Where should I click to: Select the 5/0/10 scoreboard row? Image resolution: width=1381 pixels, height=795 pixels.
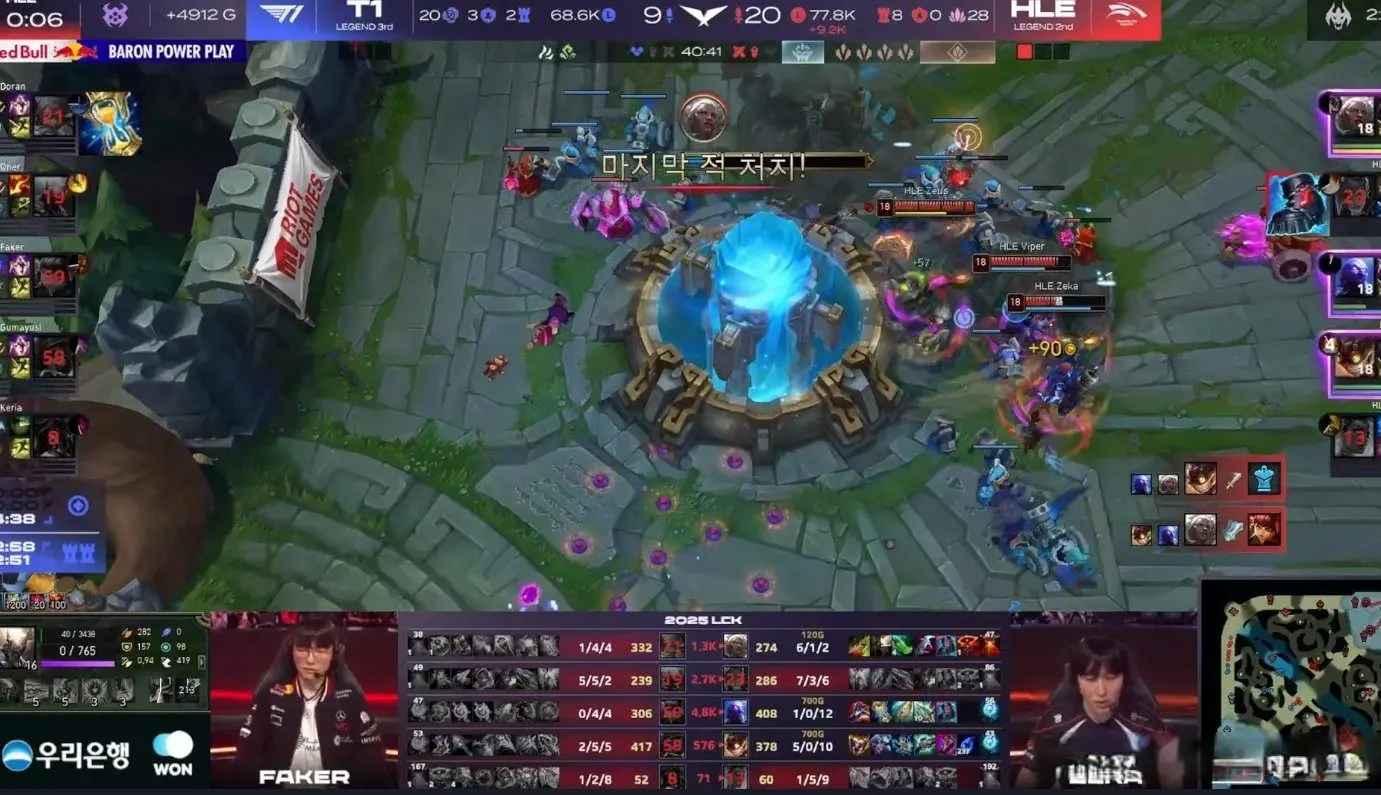pyautogui.click(x=704, y=745)
